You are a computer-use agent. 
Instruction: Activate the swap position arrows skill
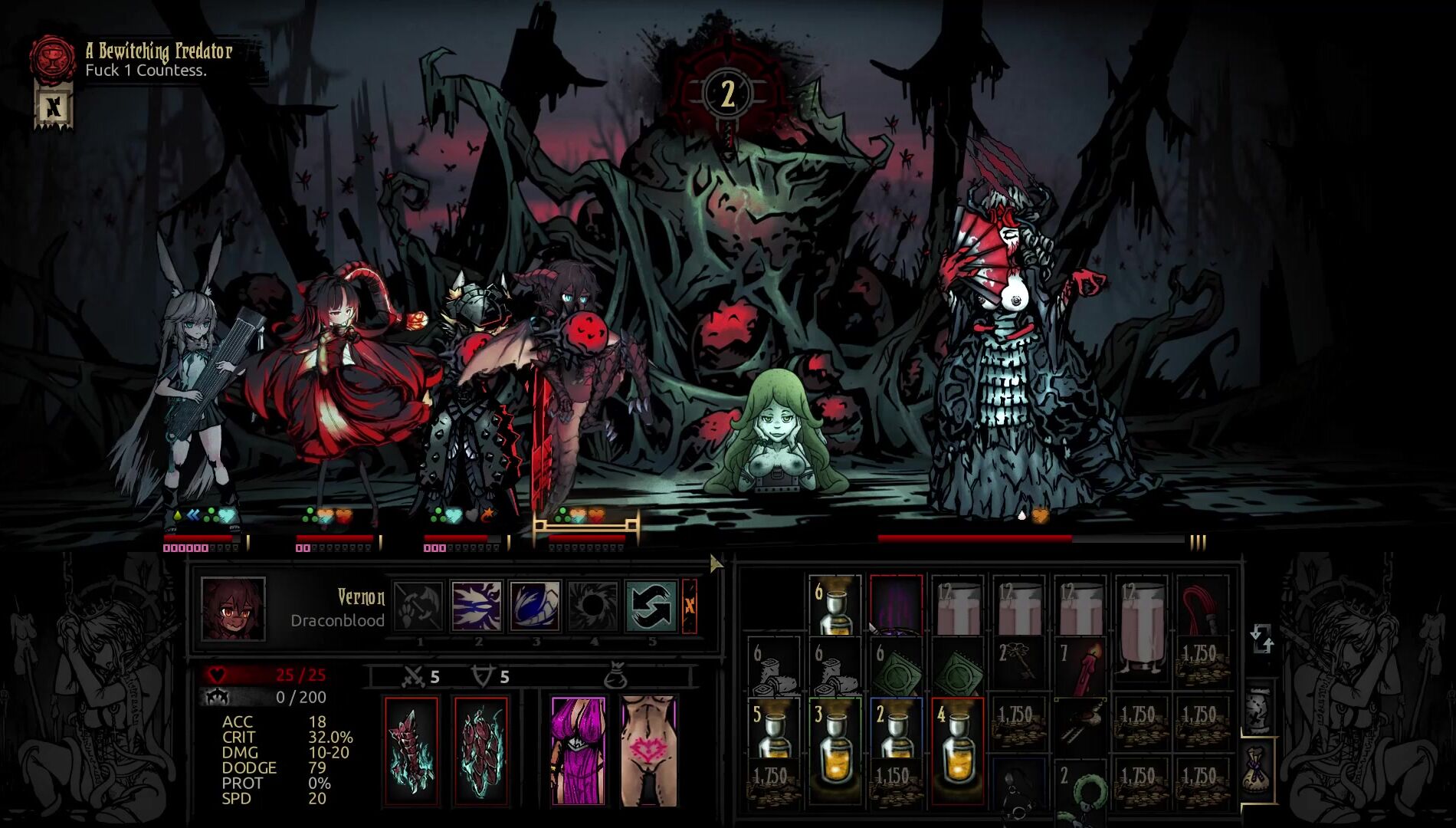coord(651,606)
